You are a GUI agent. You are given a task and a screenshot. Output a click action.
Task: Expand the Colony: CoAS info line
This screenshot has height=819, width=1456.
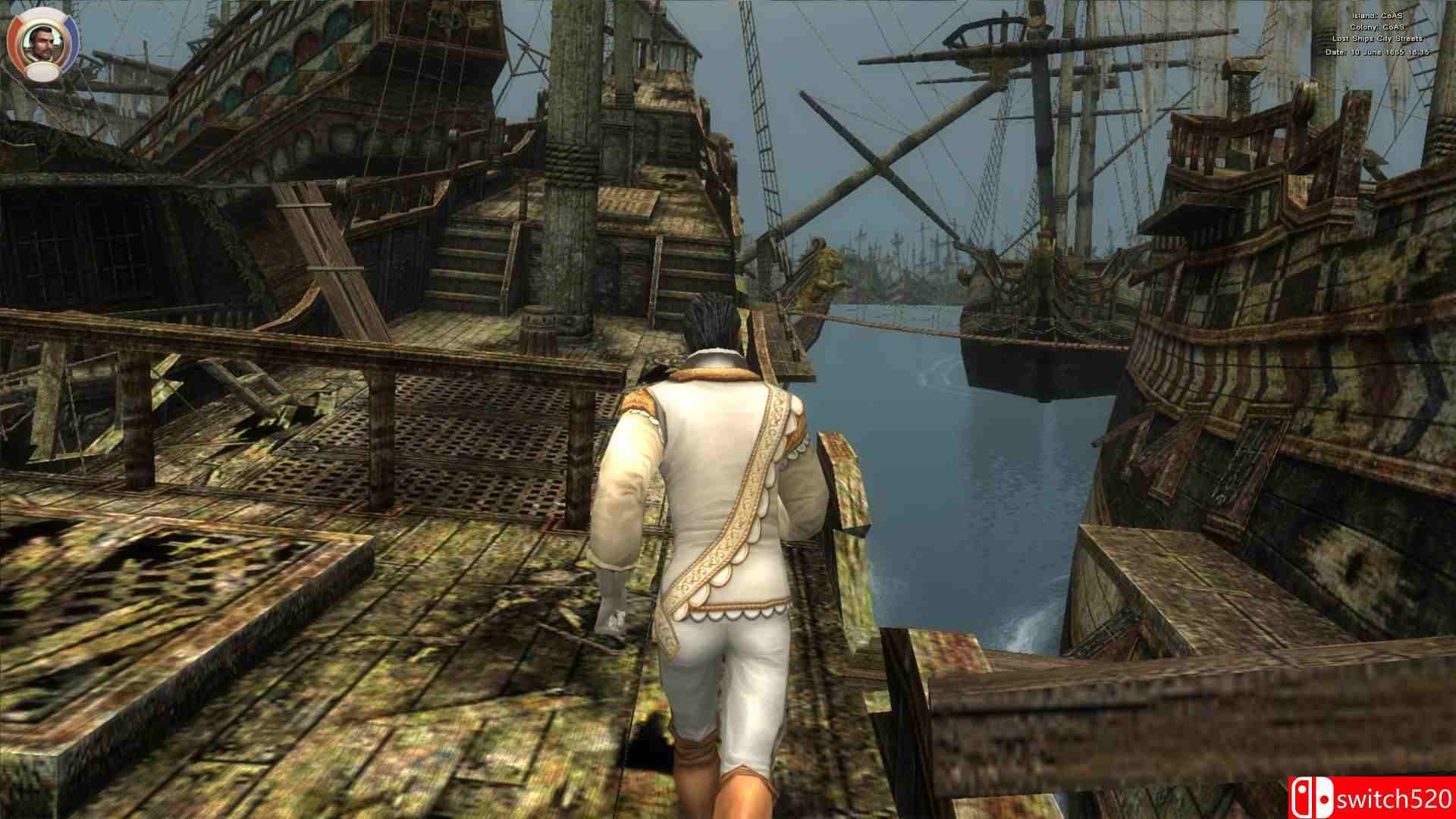point(1379,28)
